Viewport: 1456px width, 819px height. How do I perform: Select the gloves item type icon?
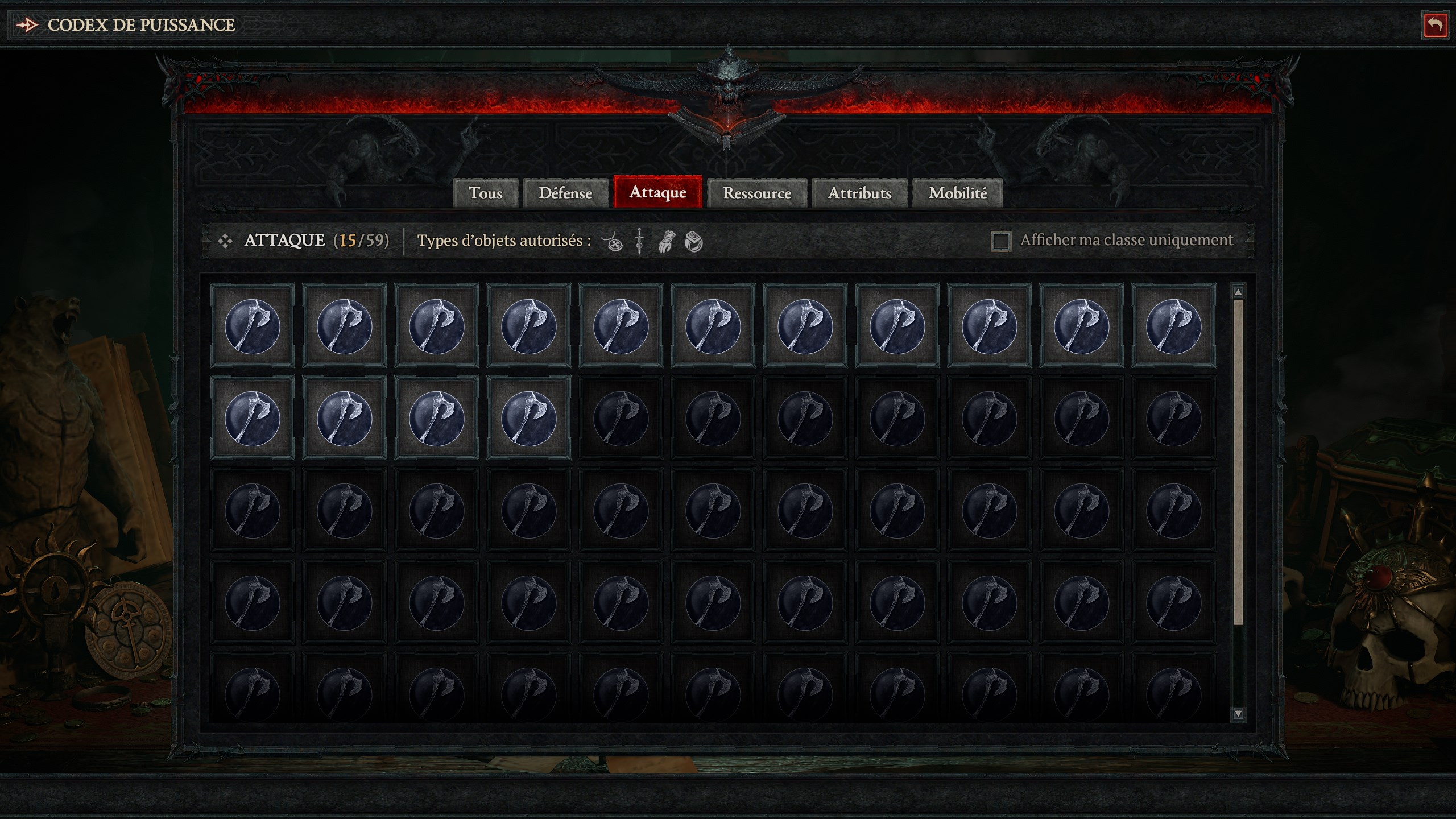tap(667, 243)
